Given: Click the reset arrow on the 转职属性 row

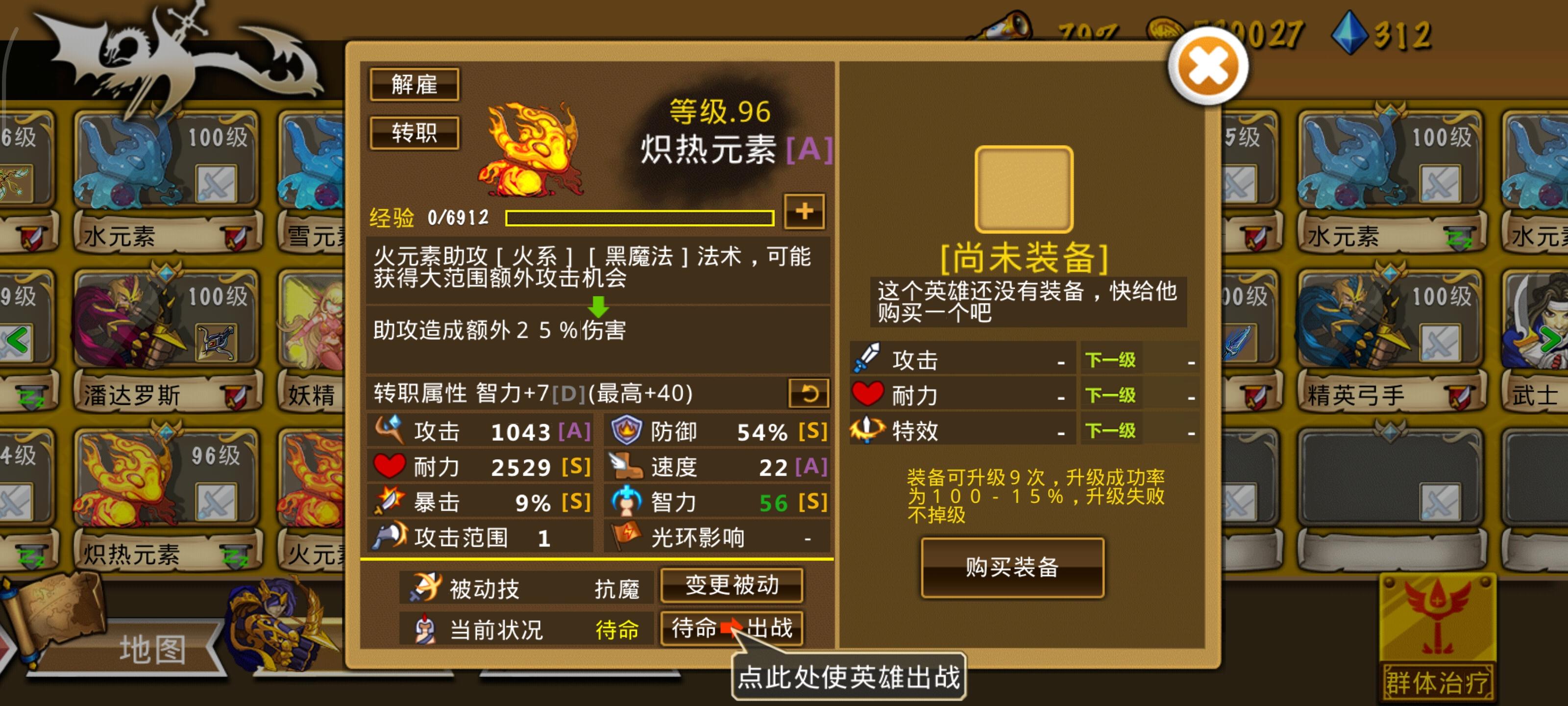Looking at the screenshot, I should (x=810, y=393).
